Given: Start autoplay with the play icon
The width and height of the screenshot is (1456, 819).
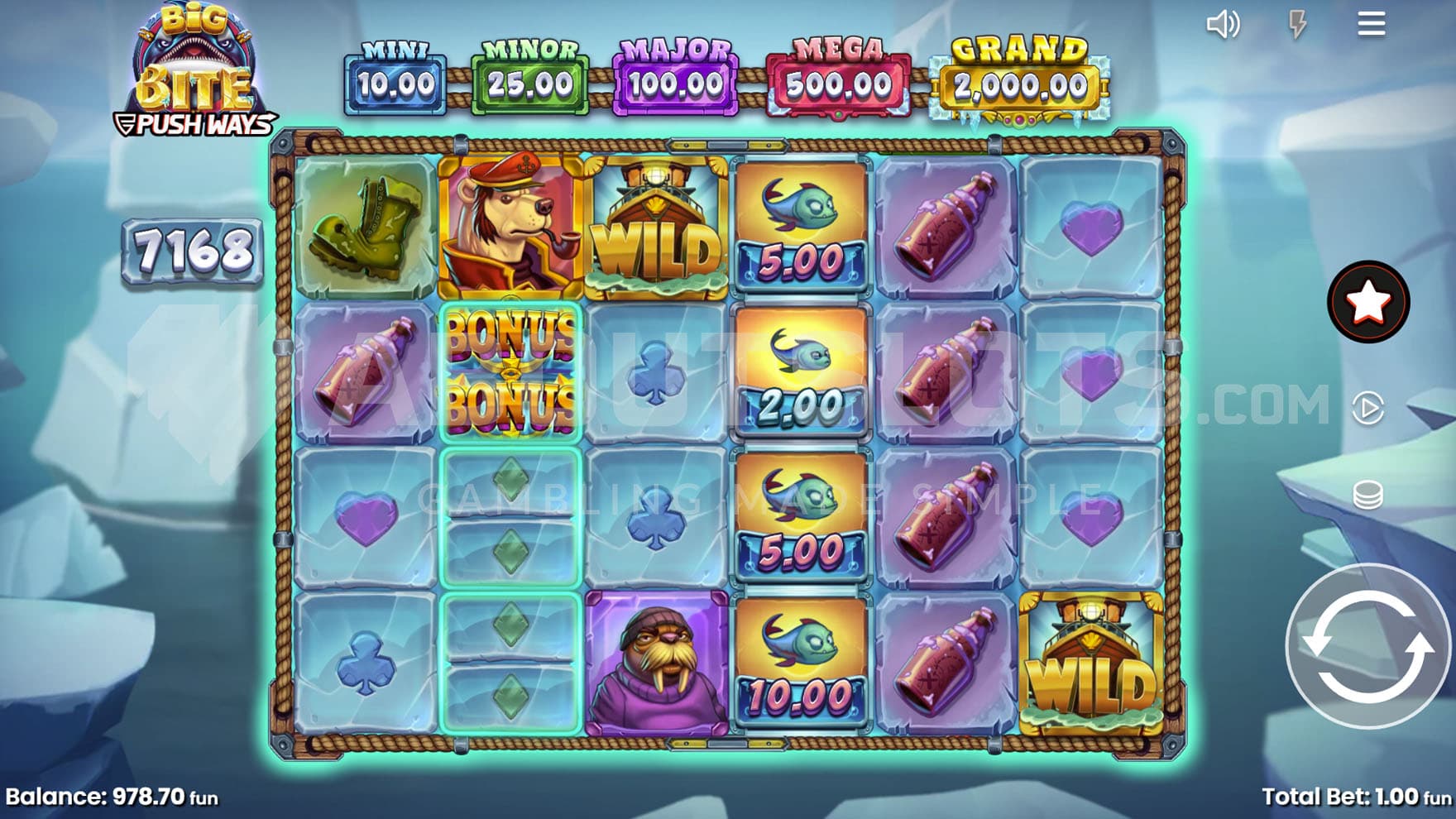Looking at the screenshot, I should point(1367,408).
